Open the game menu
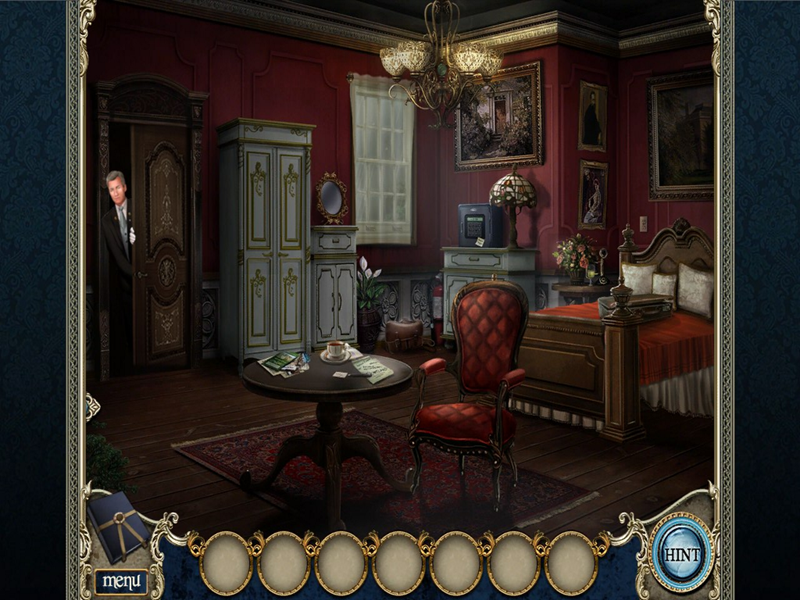800x600 pixels. click(x=123, y=580)
